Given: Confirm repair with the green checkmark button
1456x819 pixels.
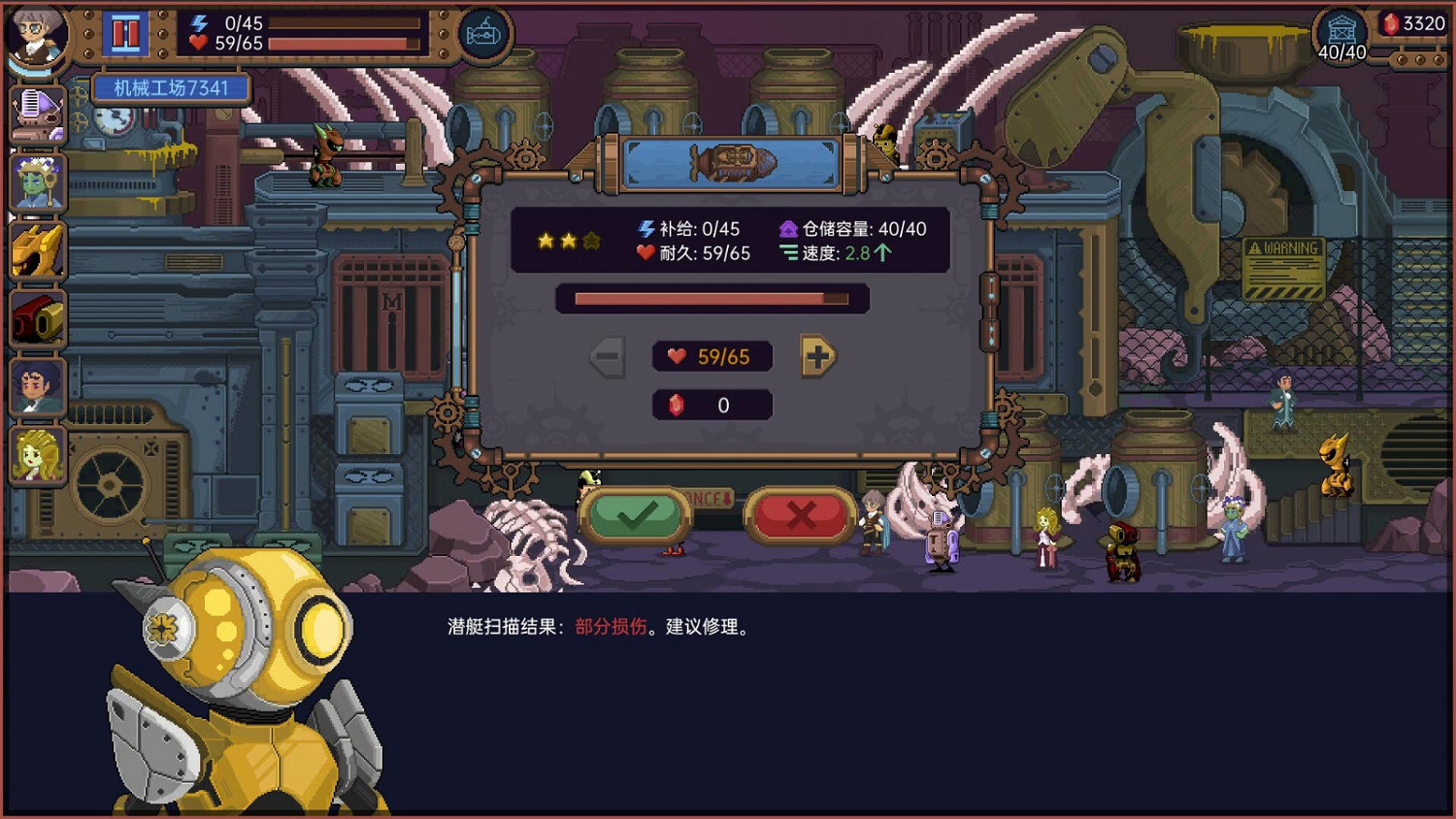Looking at the screenshot, I should [x=636, y=513].
